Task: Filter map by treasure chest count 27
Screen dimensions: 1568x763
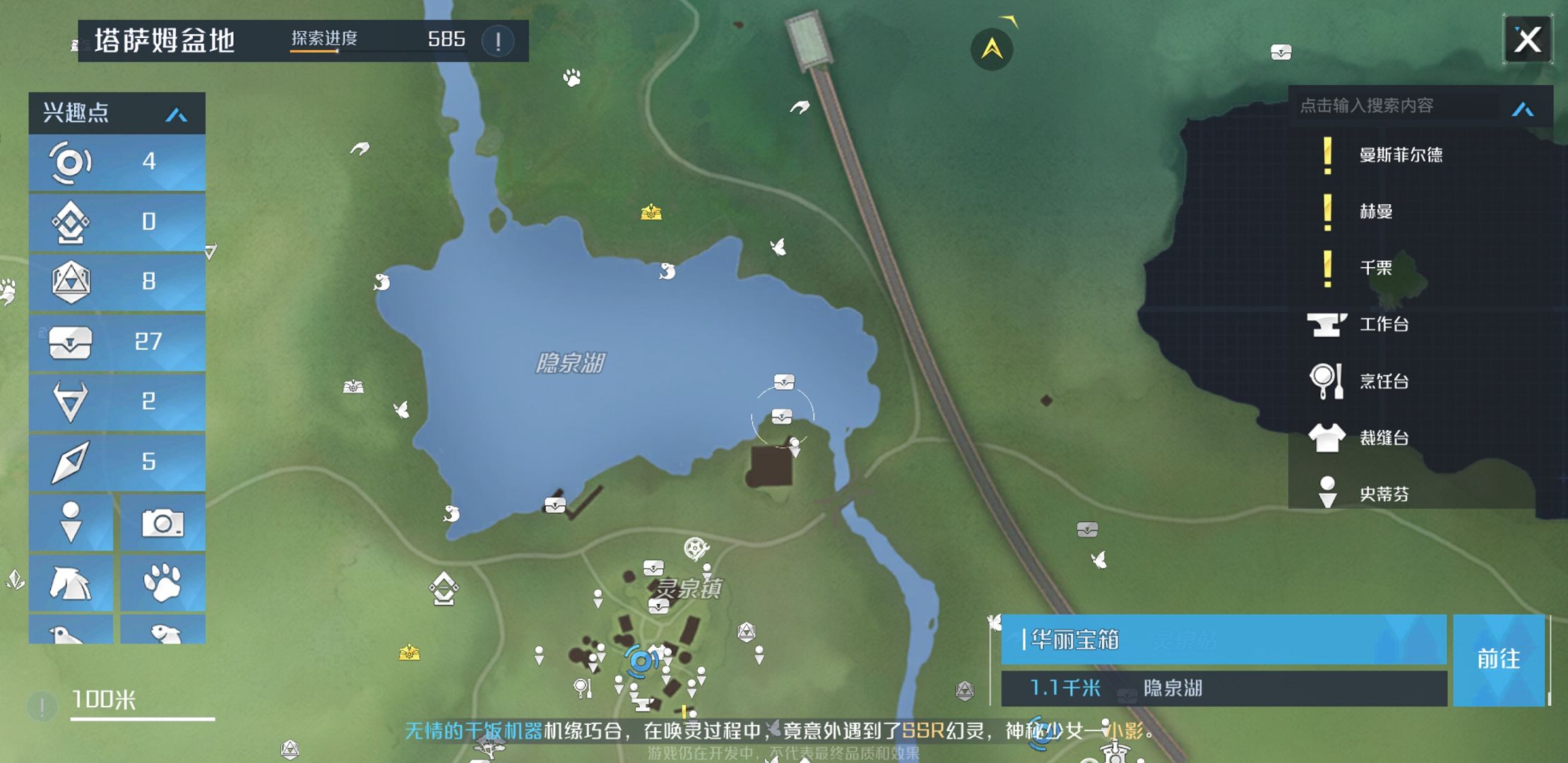Action: tap(117, 342)
